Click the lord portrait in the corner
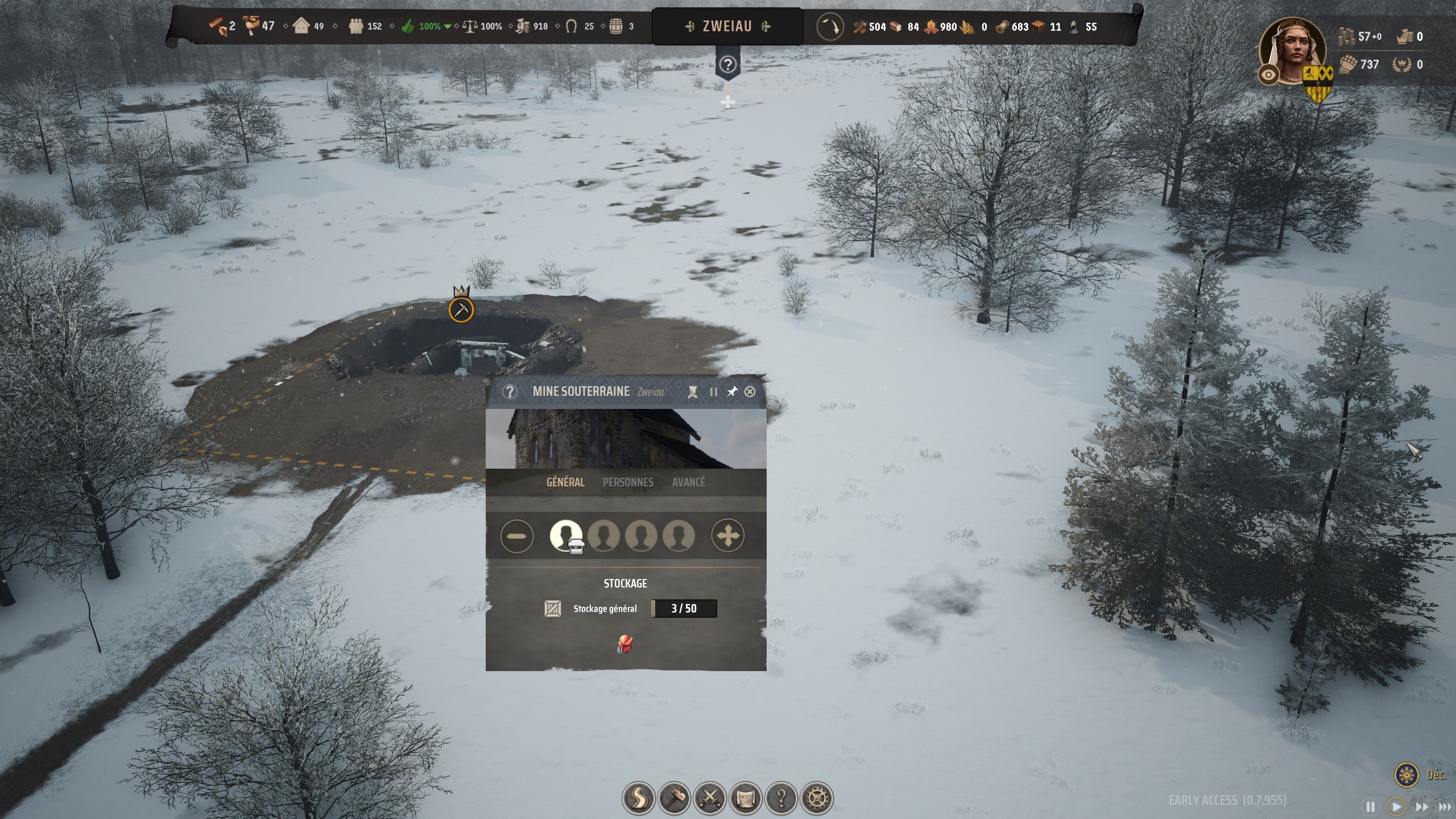Viewport: 1456px width, 819px height. coord(1293,50)
